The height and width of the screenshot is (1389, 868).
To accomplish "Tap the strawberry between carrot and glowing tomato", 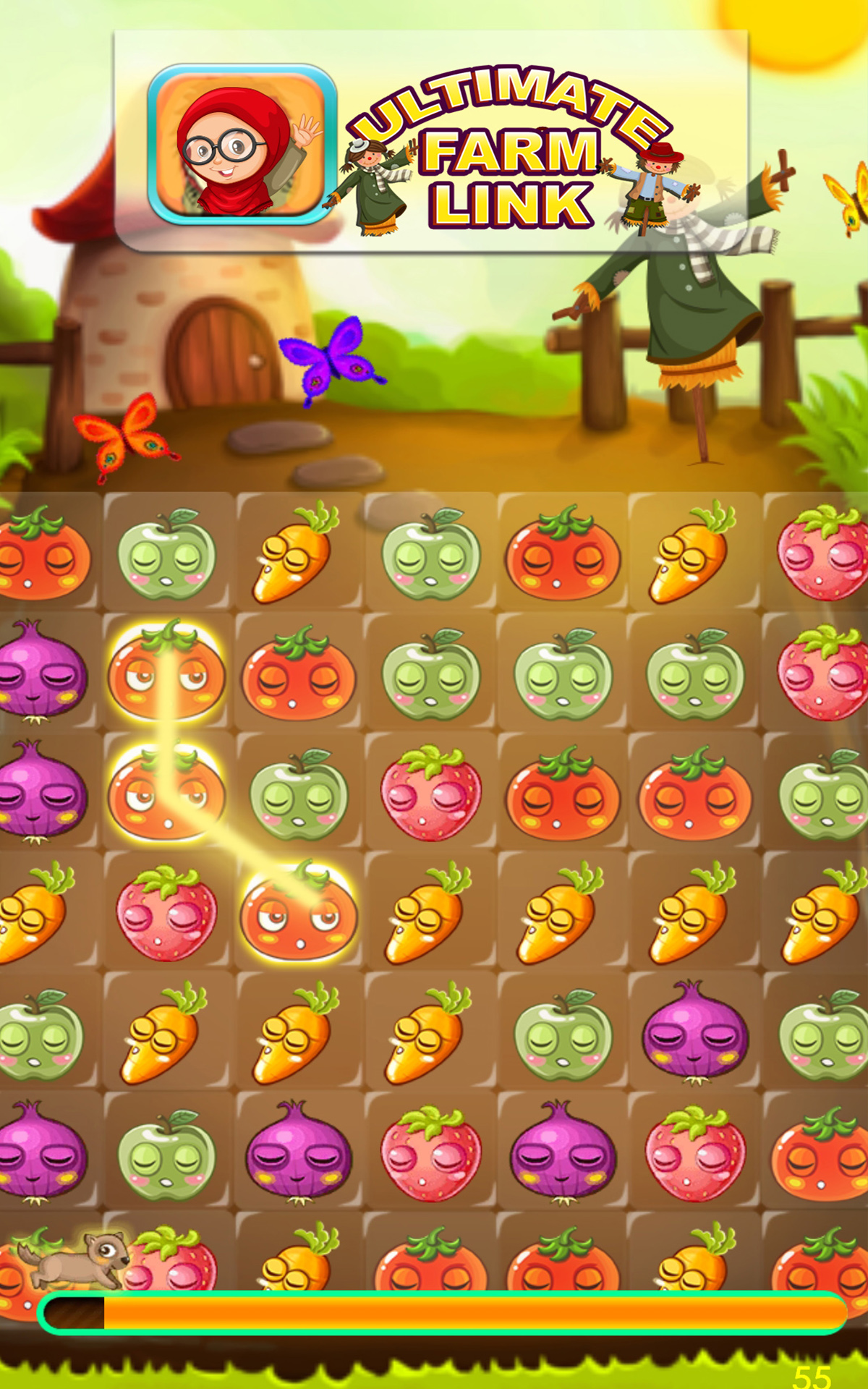I will tap(166, 914).
